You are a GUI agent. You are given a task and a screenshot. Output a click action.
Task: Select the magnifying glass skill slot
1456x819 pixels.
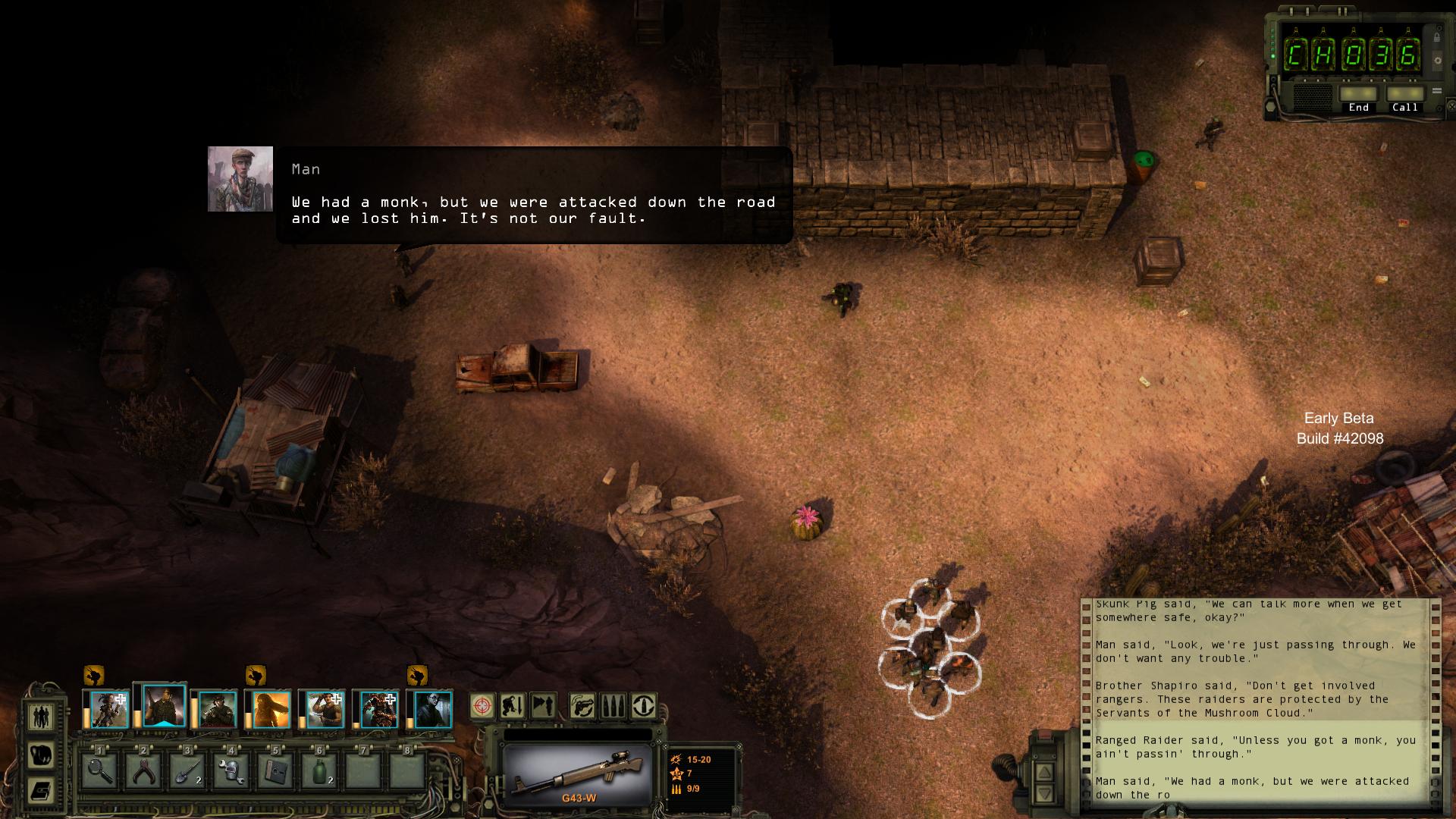point(99,770)
